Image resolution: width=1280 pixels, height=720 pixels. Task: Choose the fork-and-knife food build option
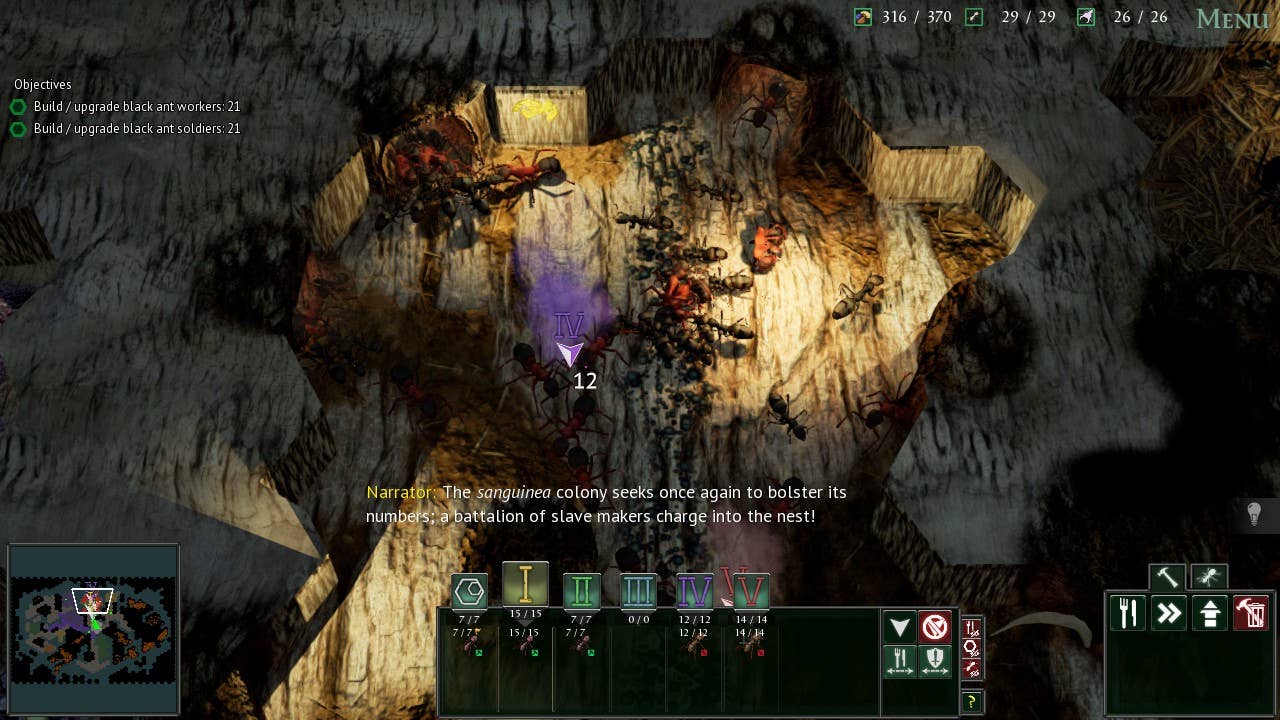(1128, 612)
